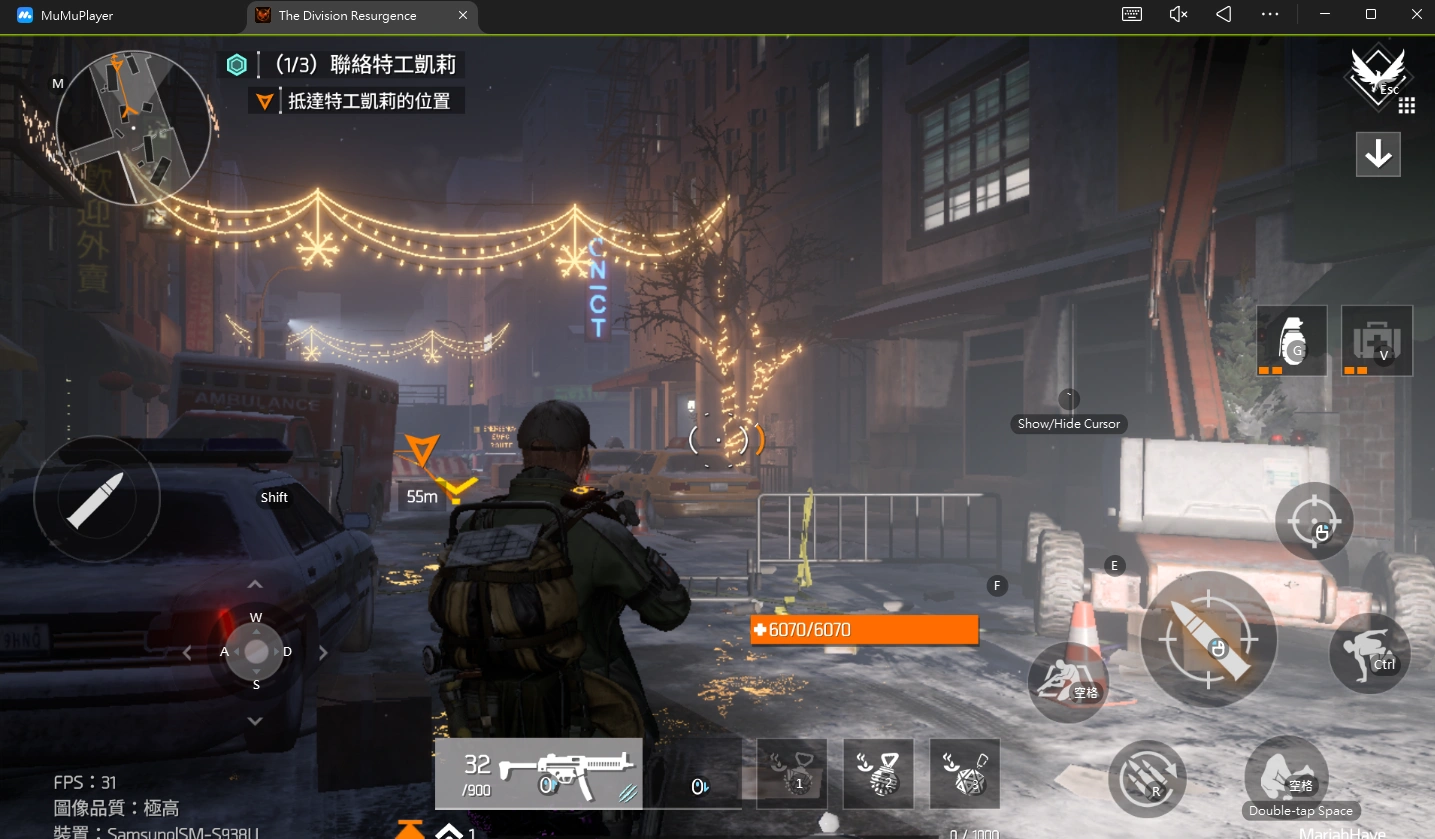
Task: Tap the left bullet fire button
Action: click(96, 498)
